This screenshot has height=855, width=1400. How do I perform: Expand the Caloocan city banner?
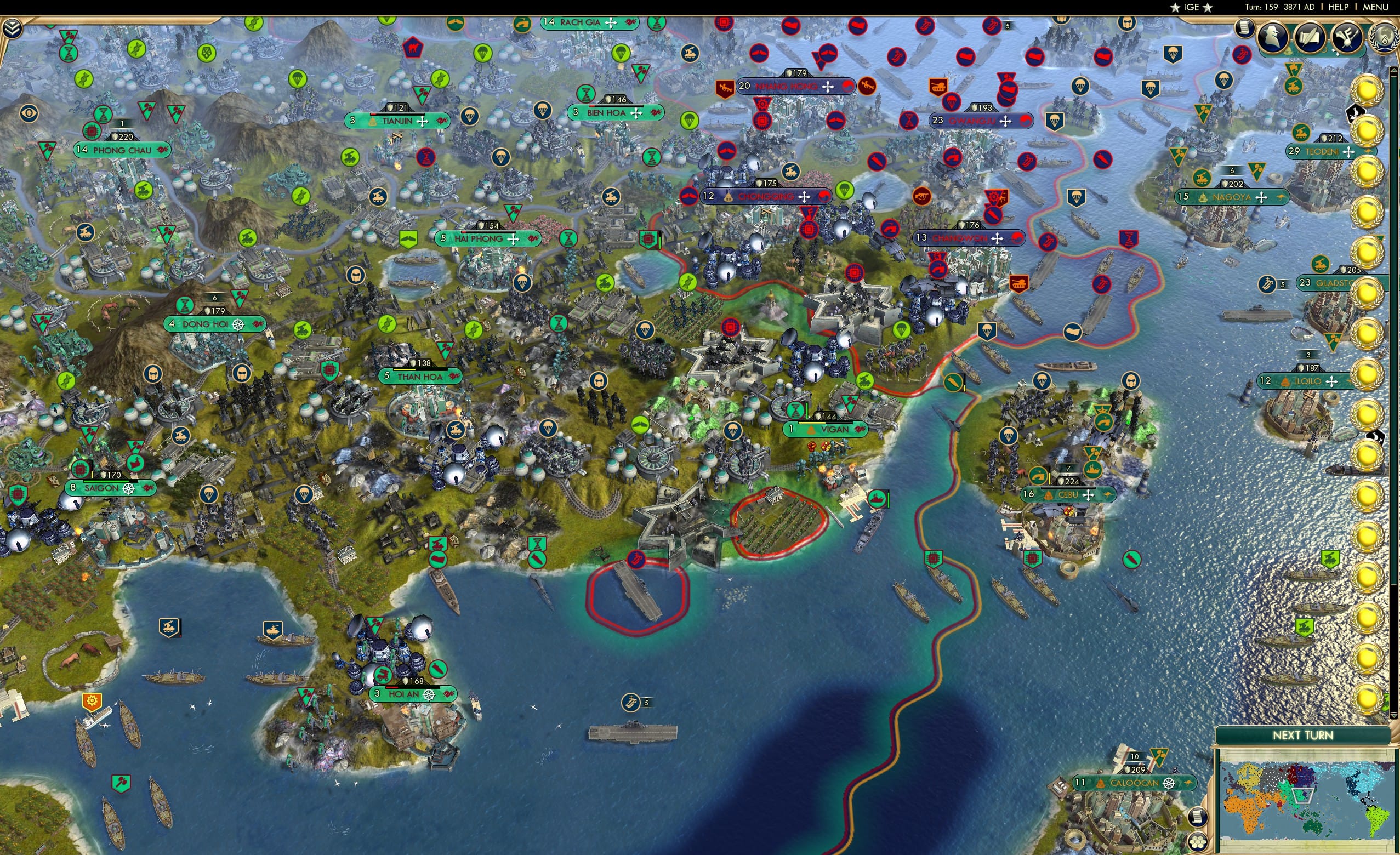[1134, 782]
